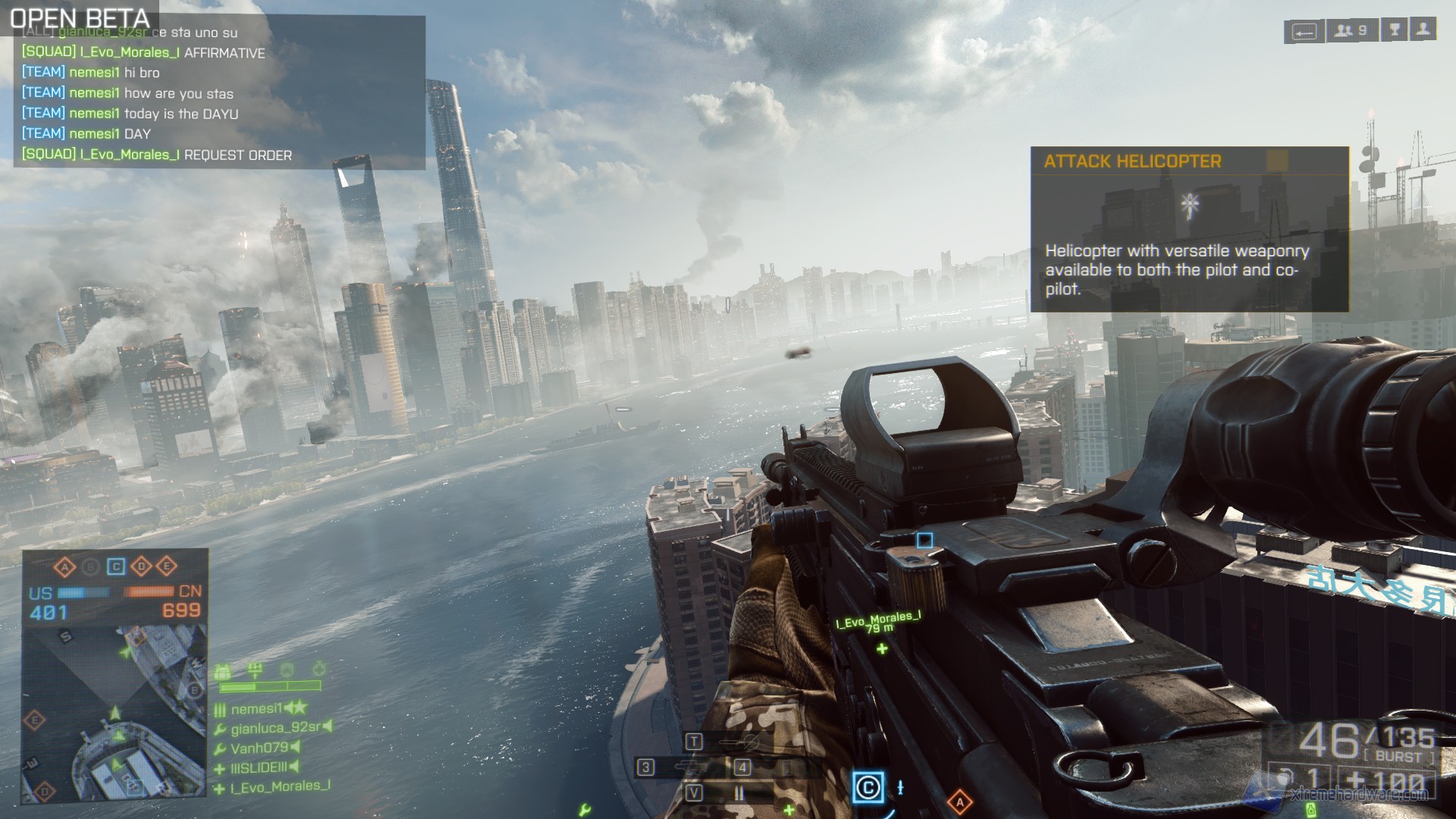Screen dimensions: 1456x819
Task: Click the minimap
Action: tap(114, 713)
